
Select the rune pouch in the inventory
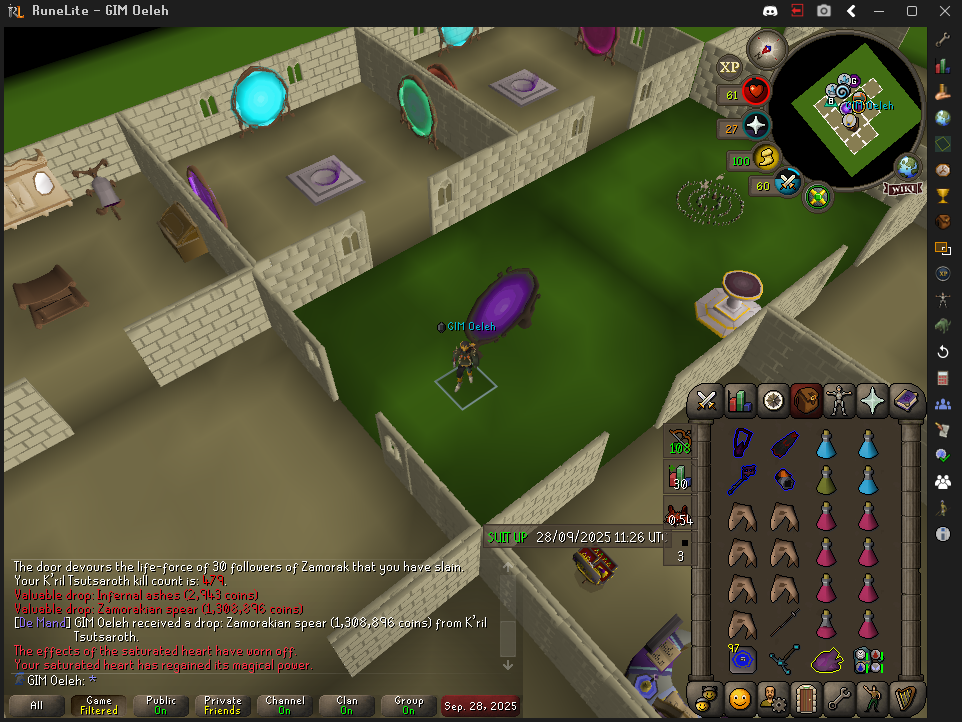[867, 659]
